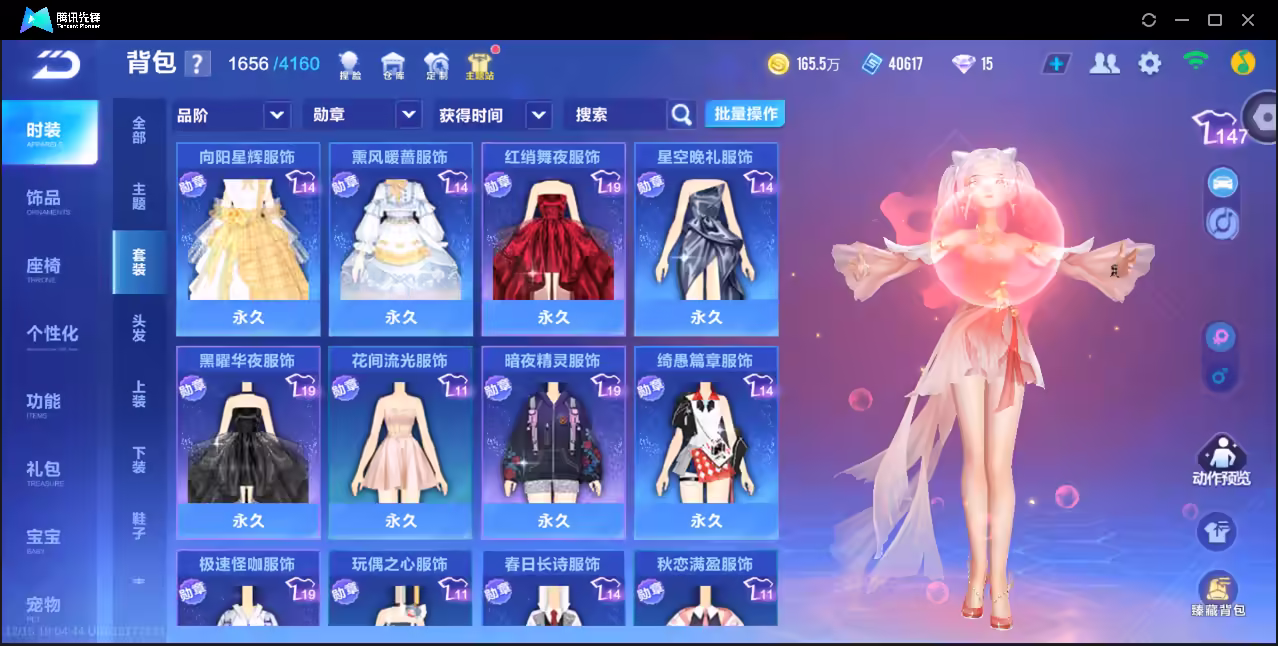Choose the 红绡舞夜服饰 red dress

[553, 239]
